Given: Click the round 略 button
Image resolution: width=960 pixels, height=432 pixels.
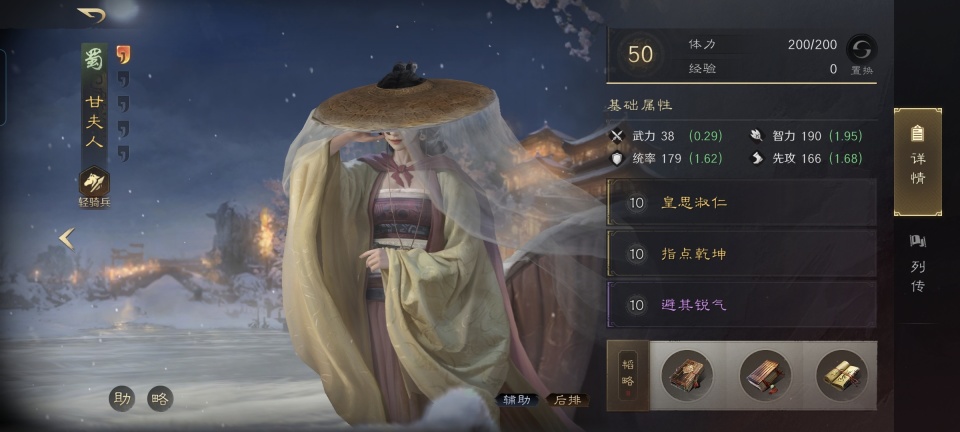Looking at the screenshot, I should click(x=160, y=398).
